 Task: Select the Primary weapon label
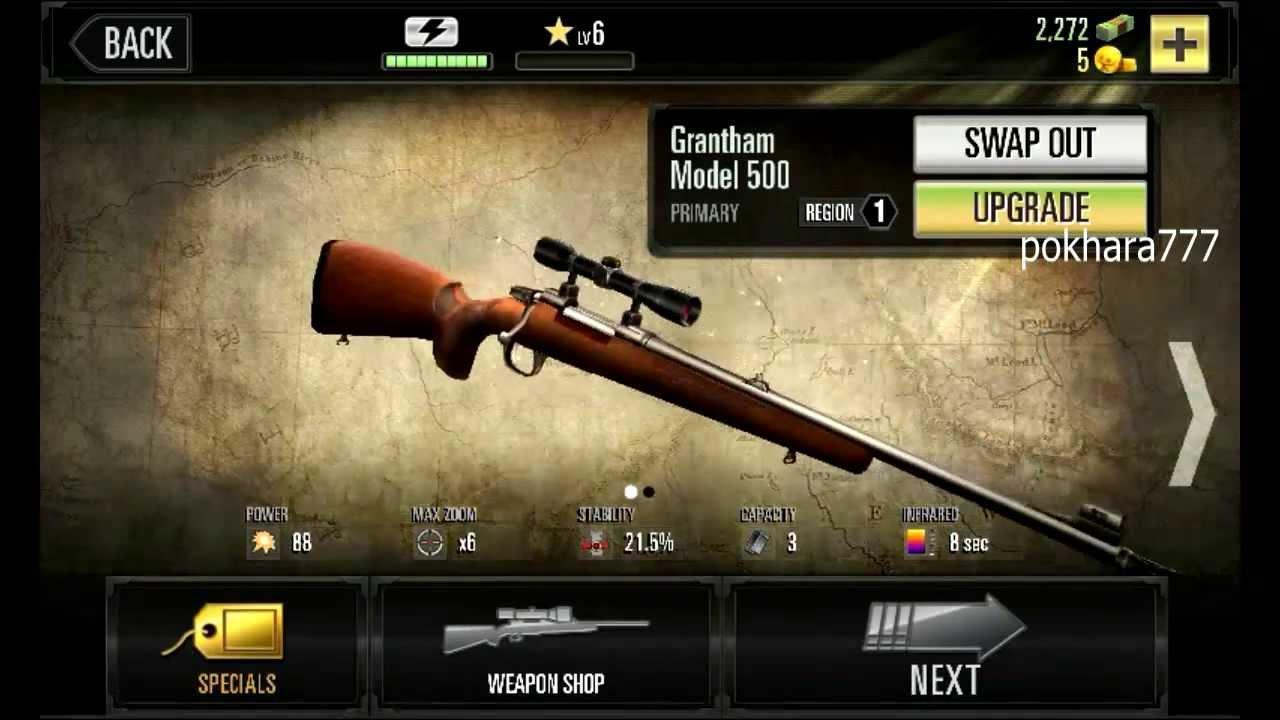point(704,212)
